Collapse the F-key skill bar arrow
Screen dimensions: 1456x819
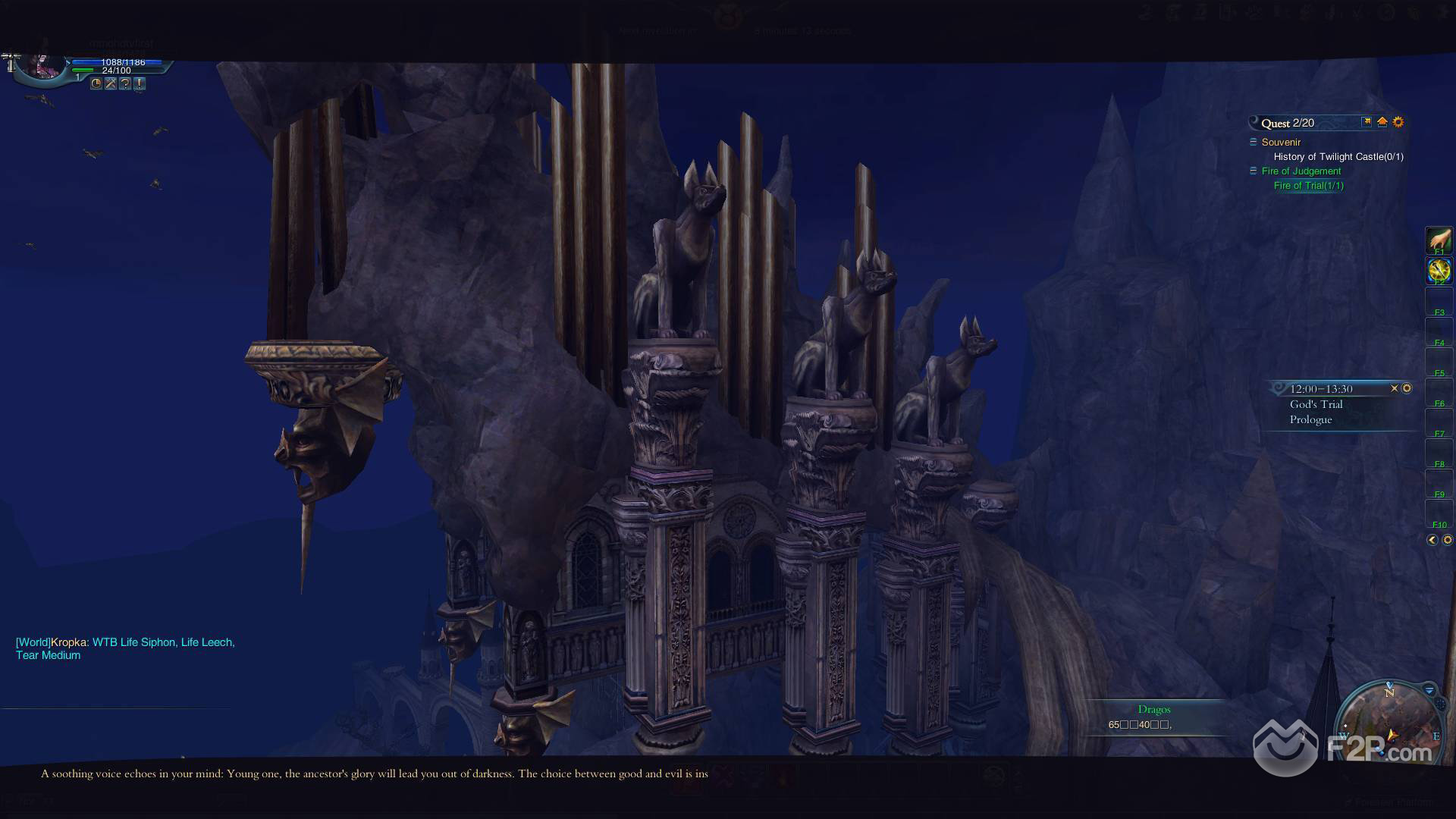tap(1432, 540)
